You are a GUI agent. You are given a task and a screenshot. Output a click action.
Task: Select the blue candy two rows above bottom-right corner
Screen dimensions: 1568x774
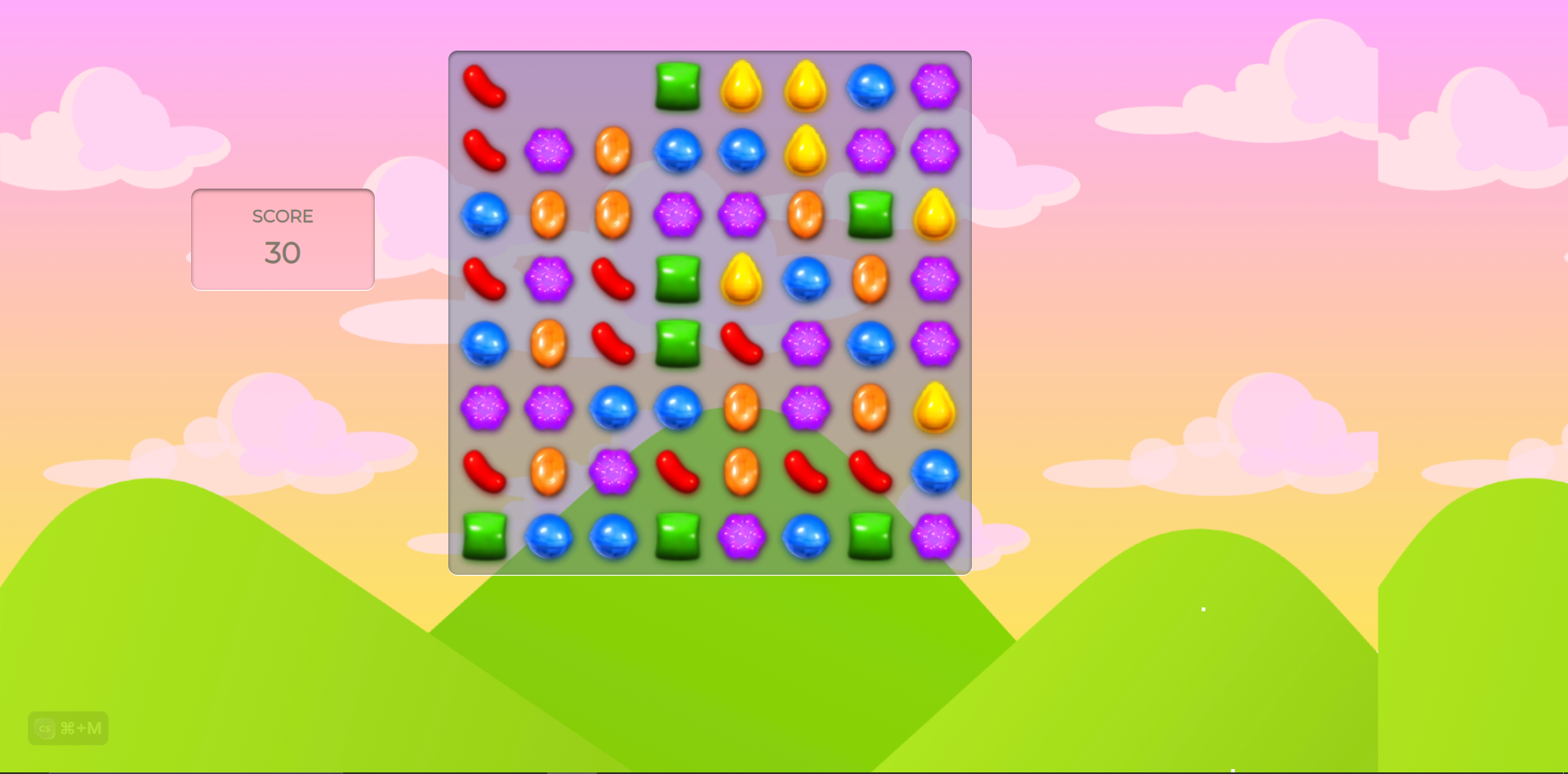(x=934, y=474)
